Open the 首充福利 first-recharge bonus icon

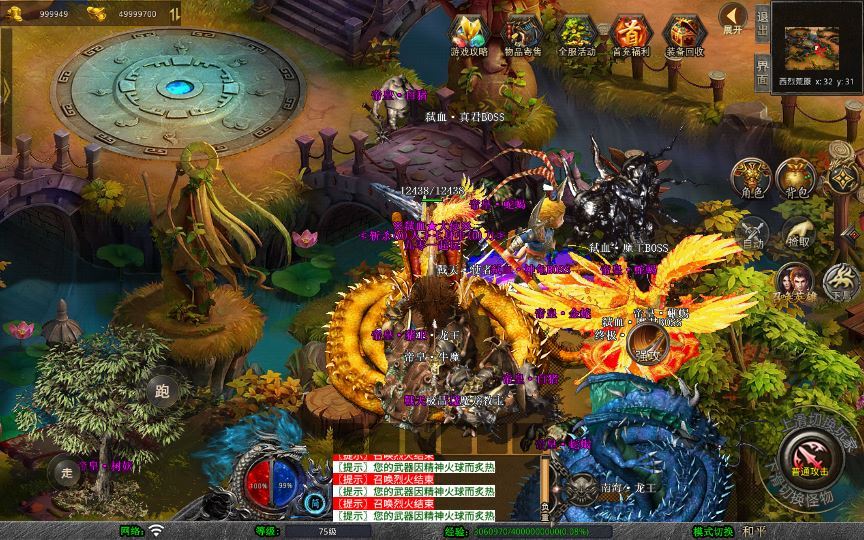point(631,33)
